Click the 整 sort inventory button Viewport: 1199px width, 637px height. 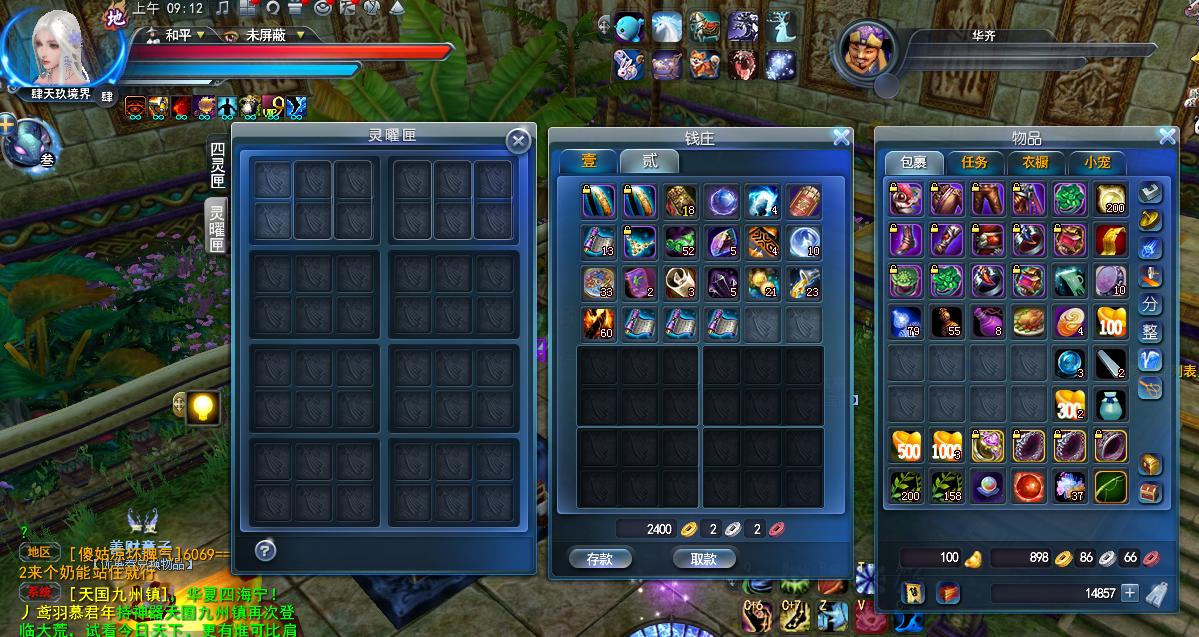[x=1151, y=333]
